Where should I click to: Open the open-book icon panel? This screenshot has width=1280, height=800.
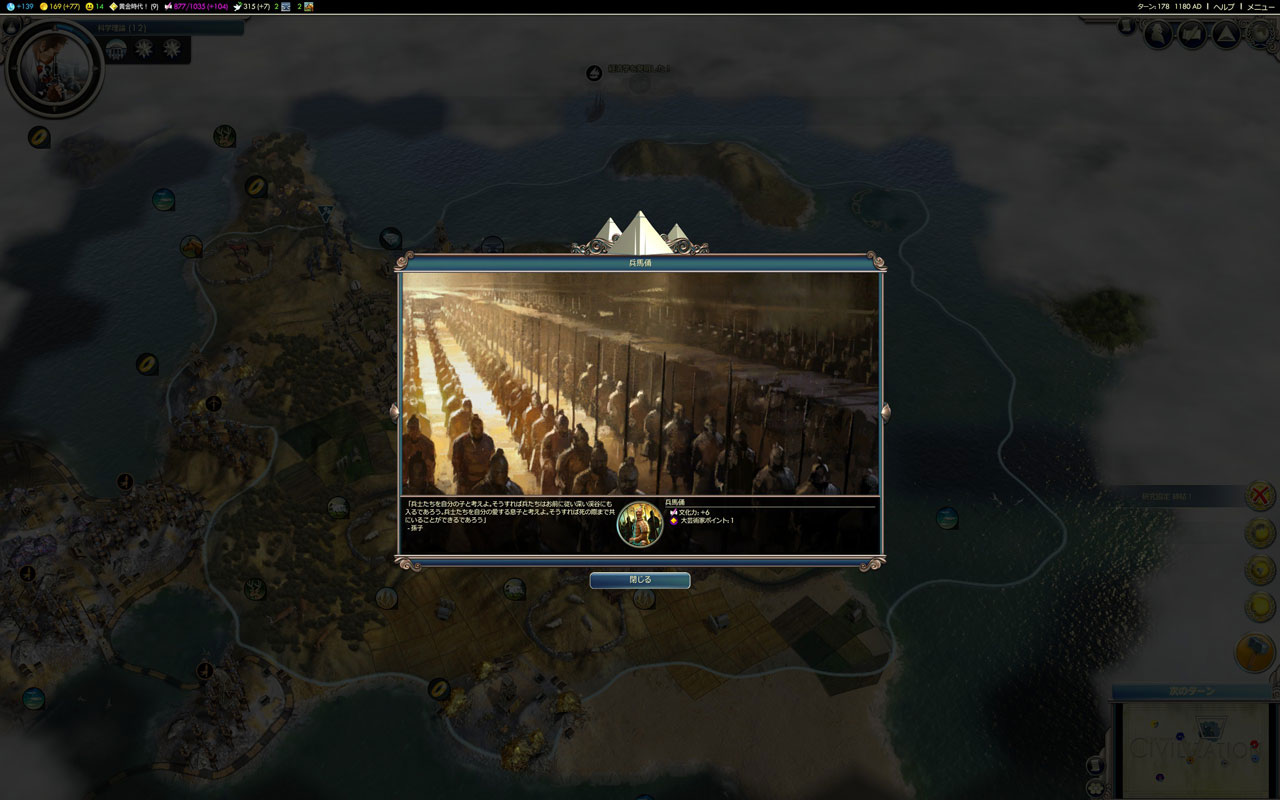point(1192,35)
